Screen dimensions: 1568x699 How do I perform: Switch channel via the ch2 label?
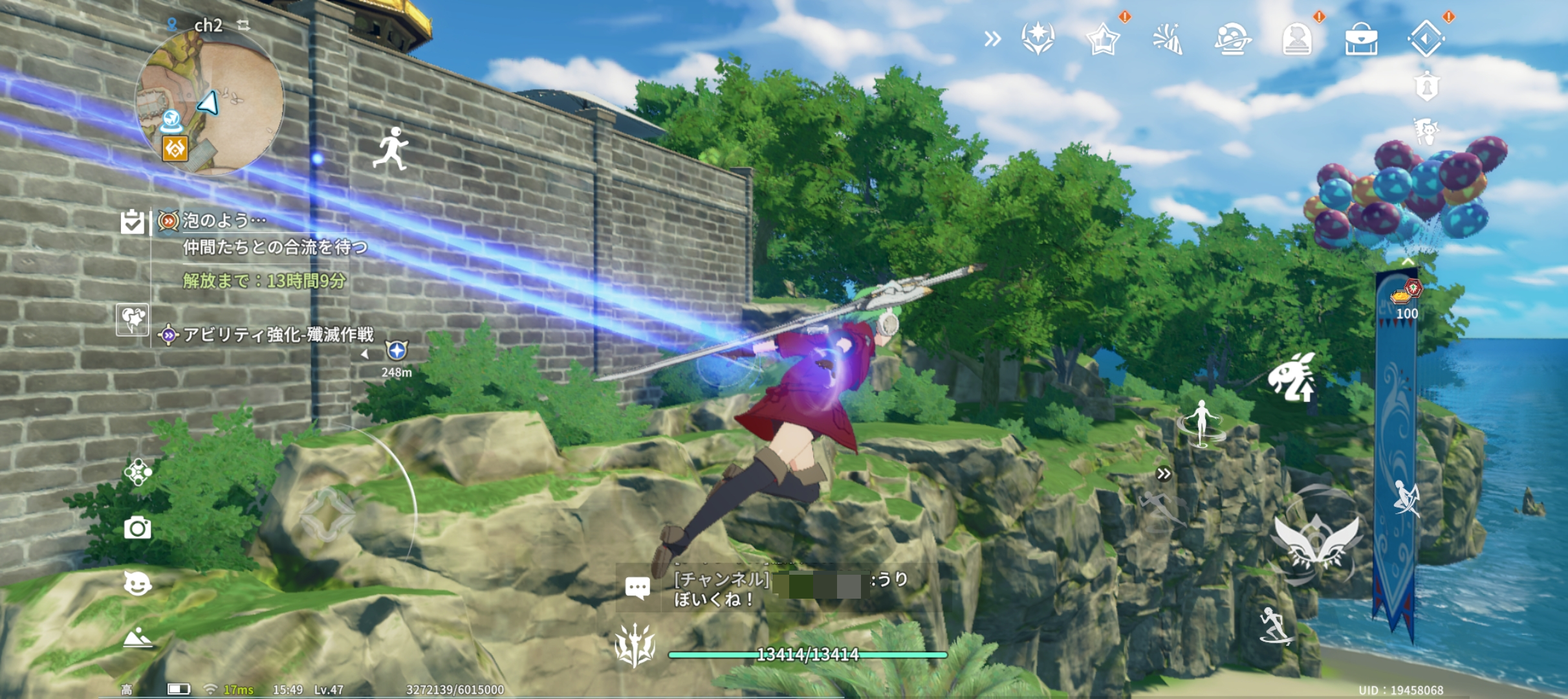click(x=208, y=25)
